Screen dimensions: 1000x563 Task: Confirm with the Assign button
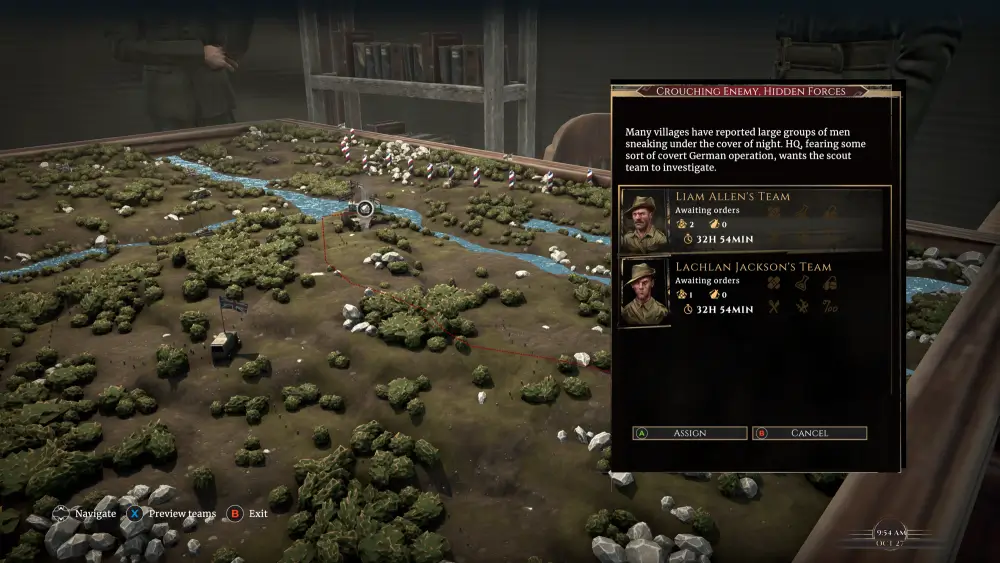tap(690, 433)
